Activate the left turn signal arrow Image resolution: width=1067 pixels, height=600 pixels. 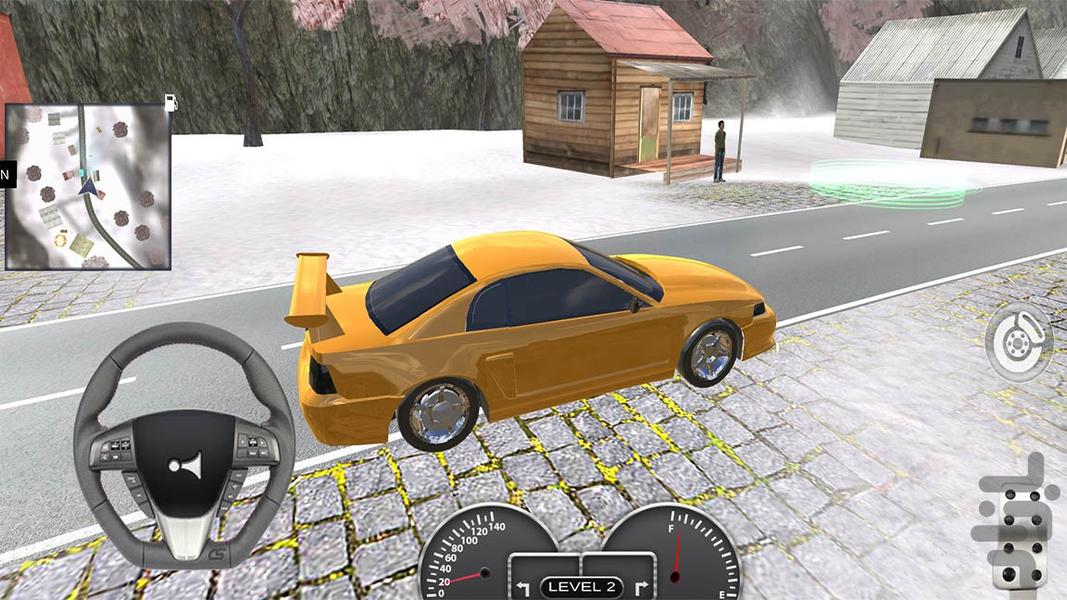click(x=522, y=586)
